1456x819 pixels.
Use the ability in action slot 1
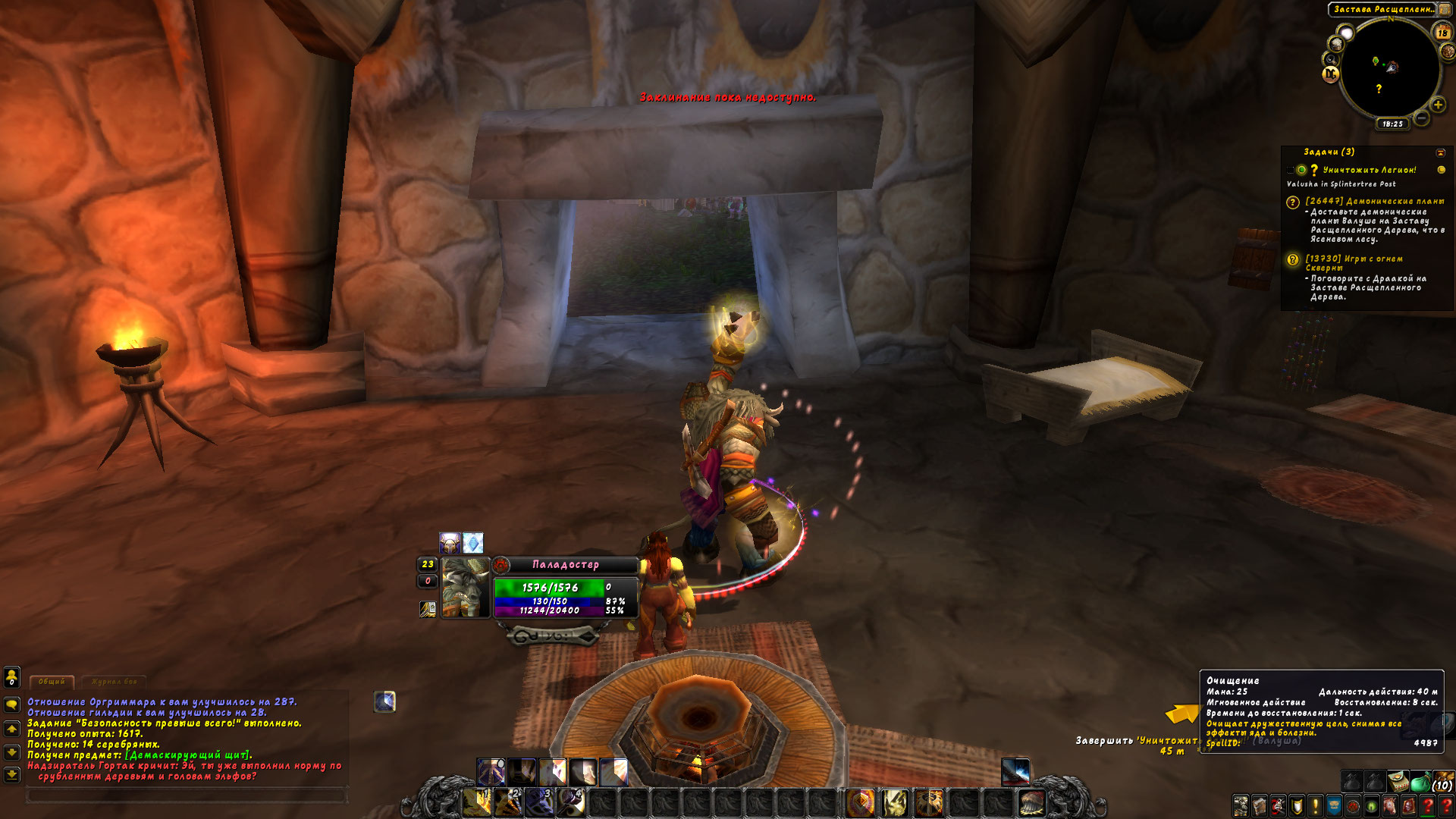coord(477,802)
